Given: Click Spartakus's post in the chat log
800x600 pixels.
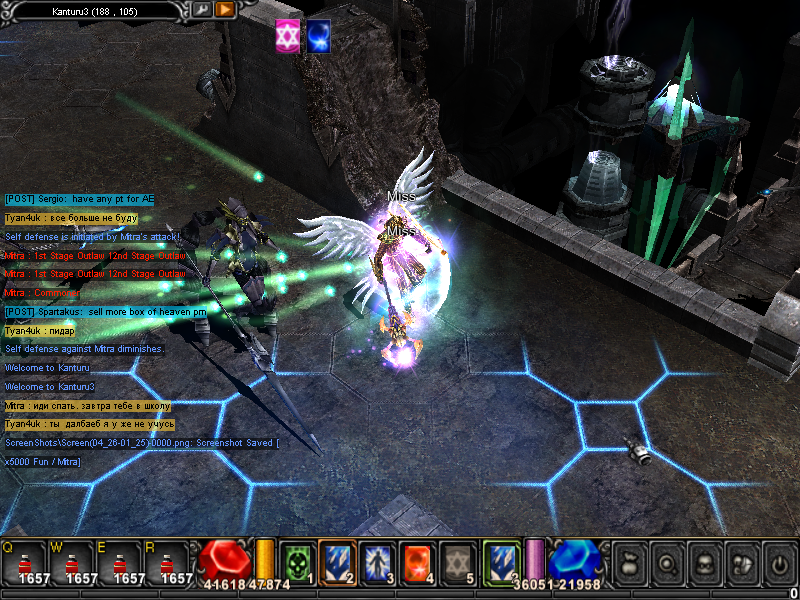Looking at the screenshot, I should (106, 313).
